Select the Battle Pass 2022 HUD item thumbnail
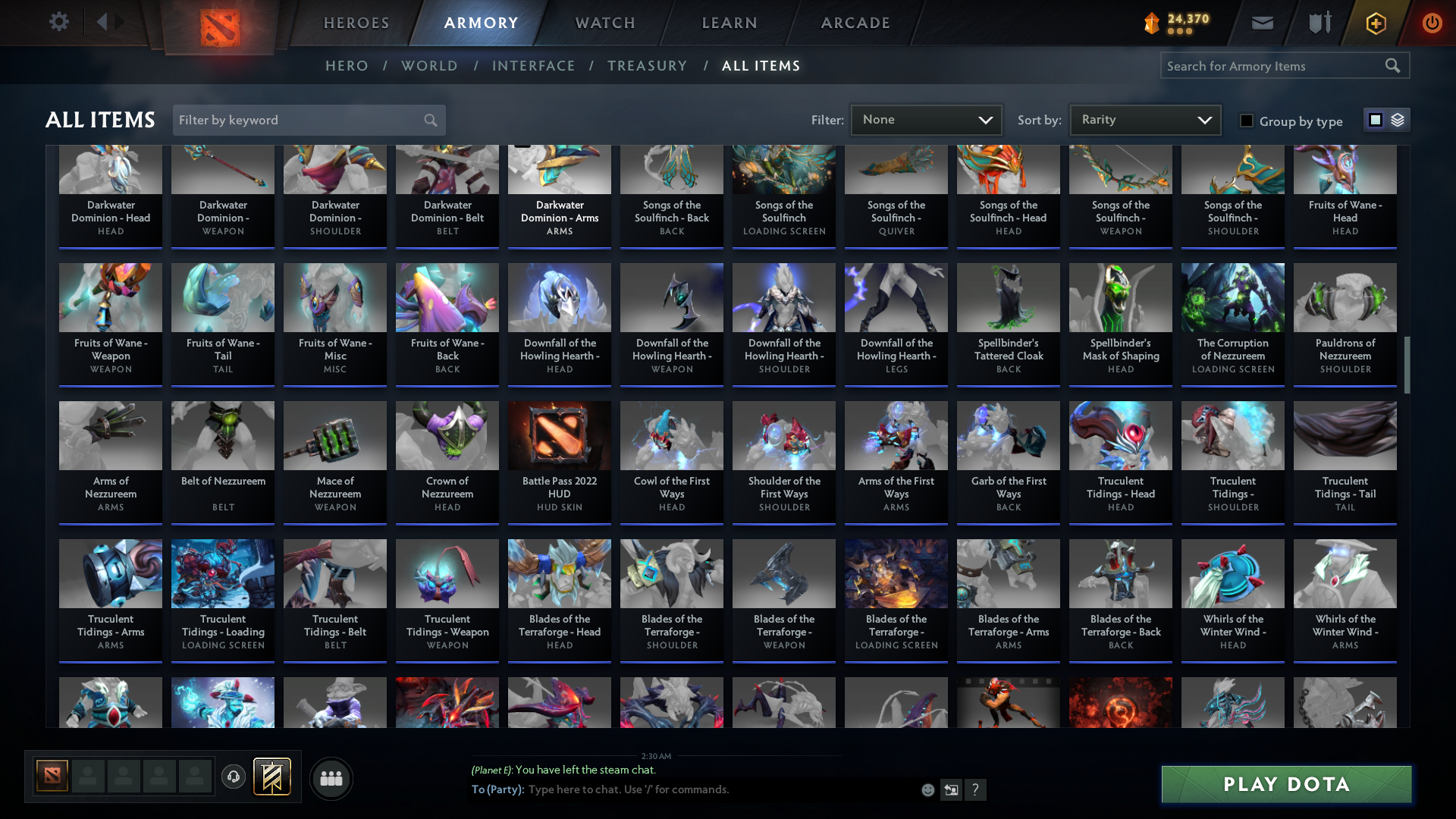1456x819 pixels. 559,436
